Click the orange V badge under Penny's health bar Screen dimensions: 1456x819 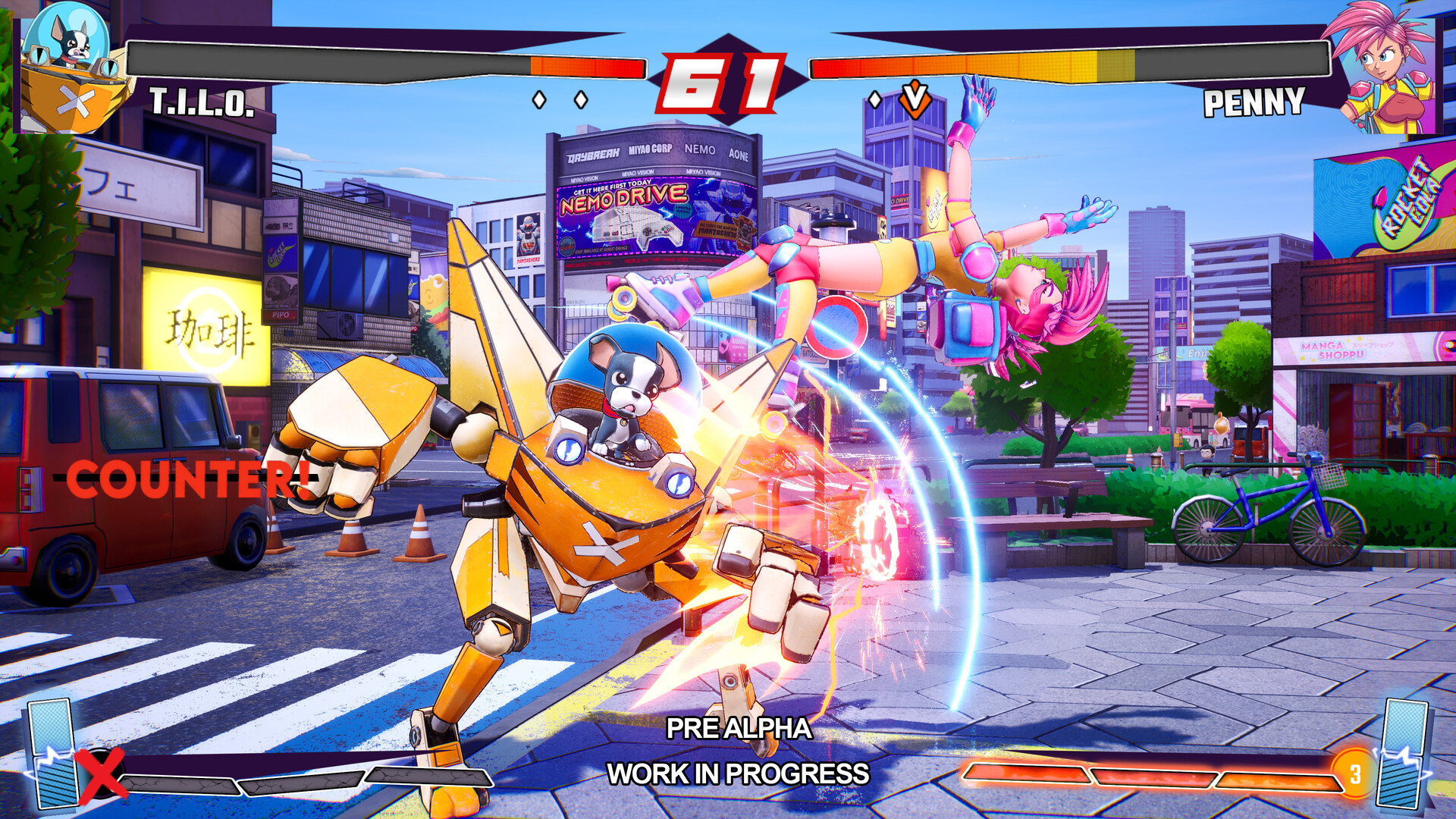click(915, 99)
